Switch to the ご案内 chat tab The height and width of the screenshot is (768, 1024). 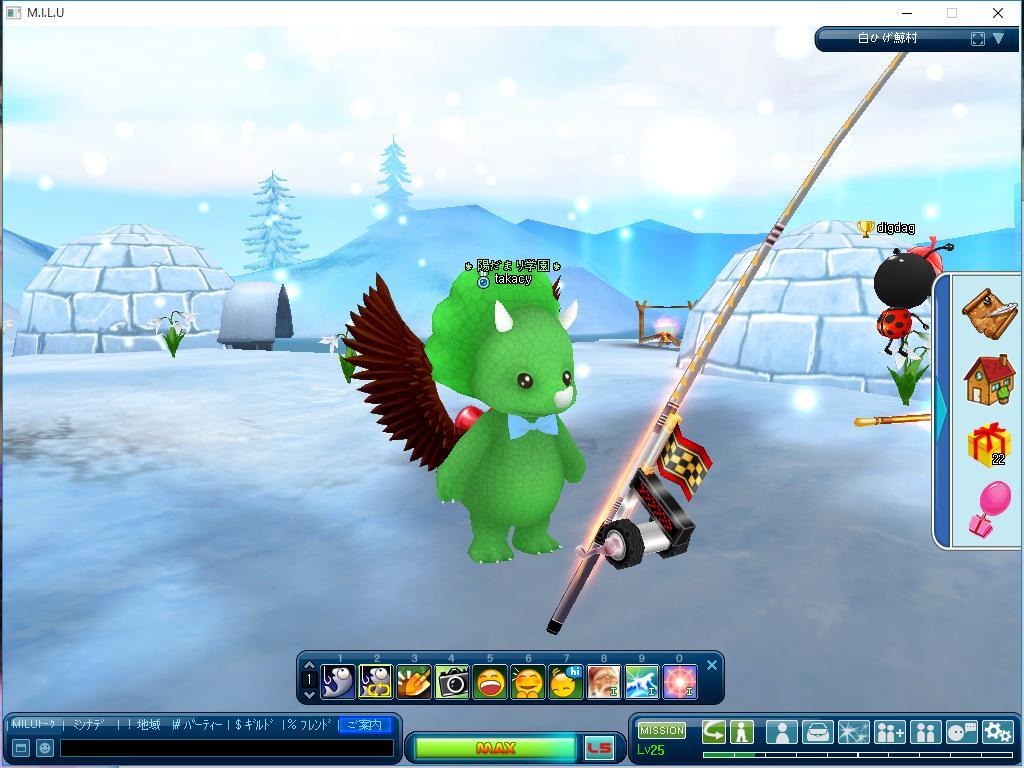[x=364, y=725]
